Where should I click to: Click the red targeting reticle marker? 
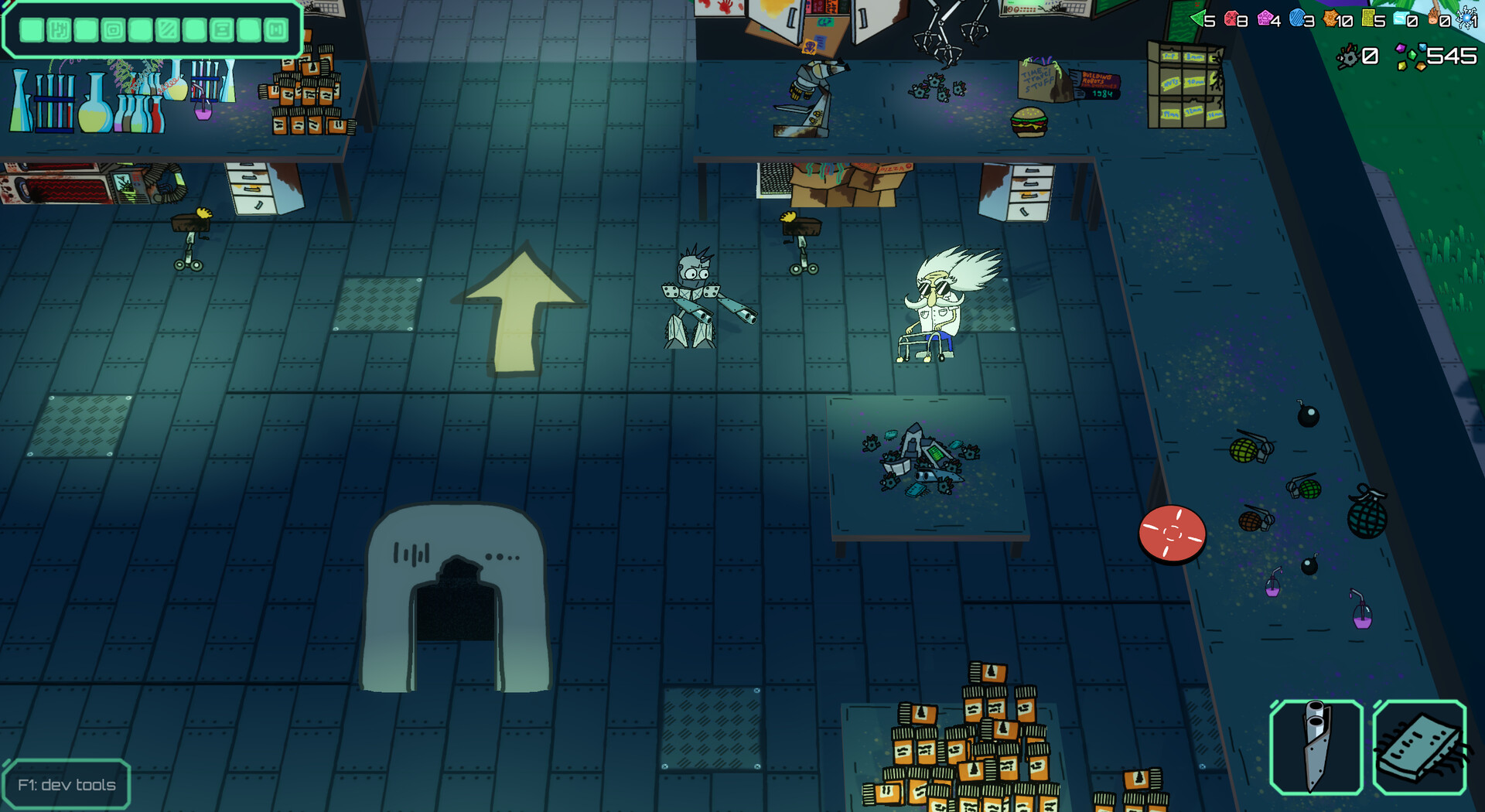click(1171, 531)
